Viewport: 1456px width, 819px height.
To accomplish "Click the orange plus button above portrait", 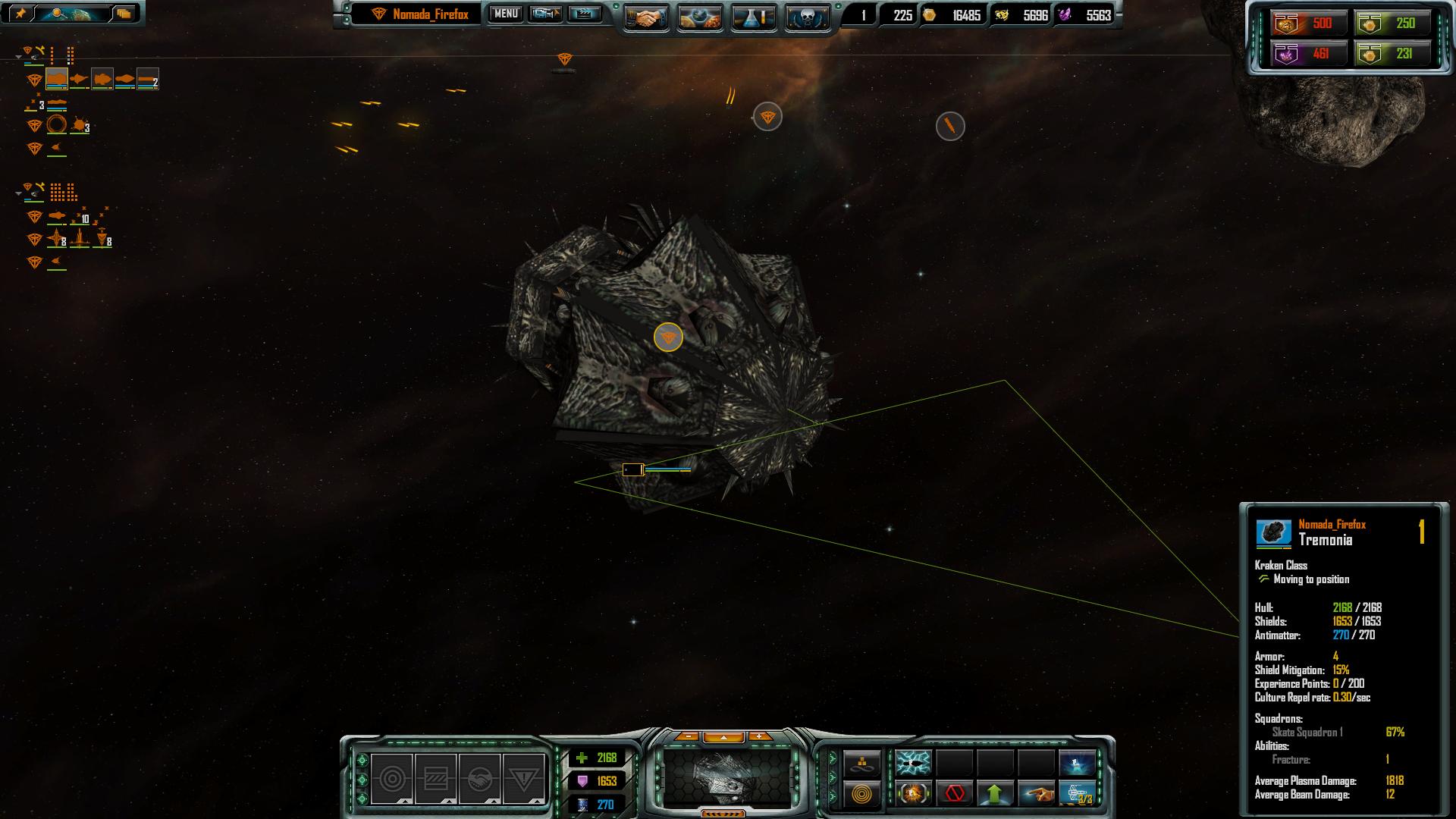I will click(x=759, y=736).
